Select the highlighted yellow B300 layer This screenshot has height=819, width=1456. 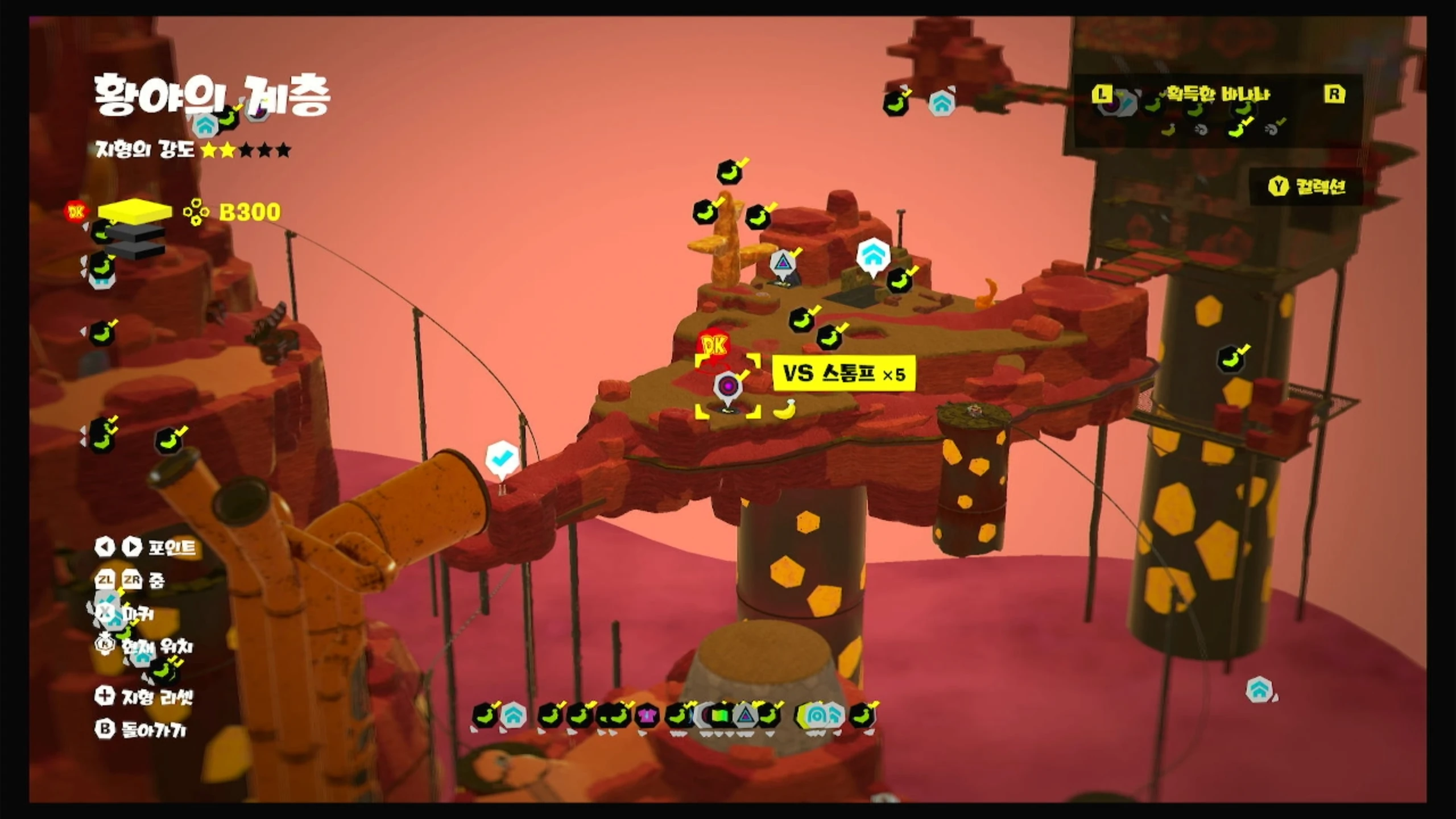point(135,212)
